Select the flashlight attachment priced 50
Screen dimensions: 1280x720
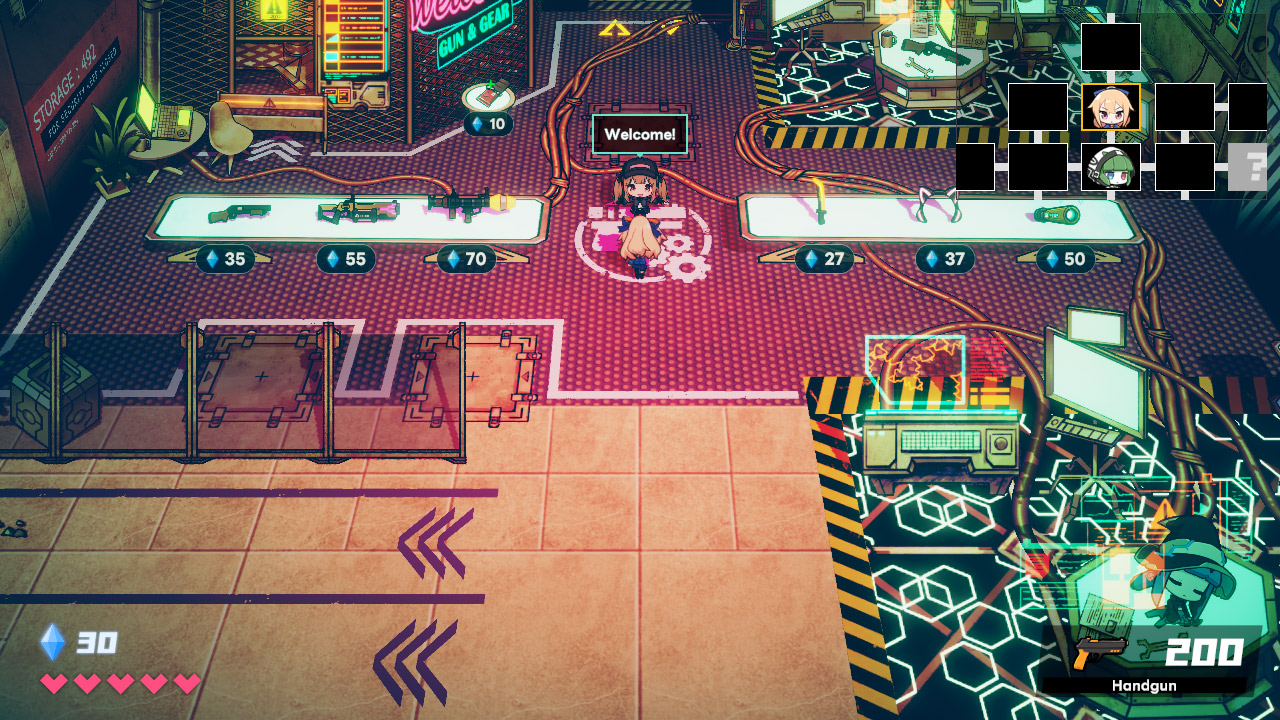click(1057, 213)
